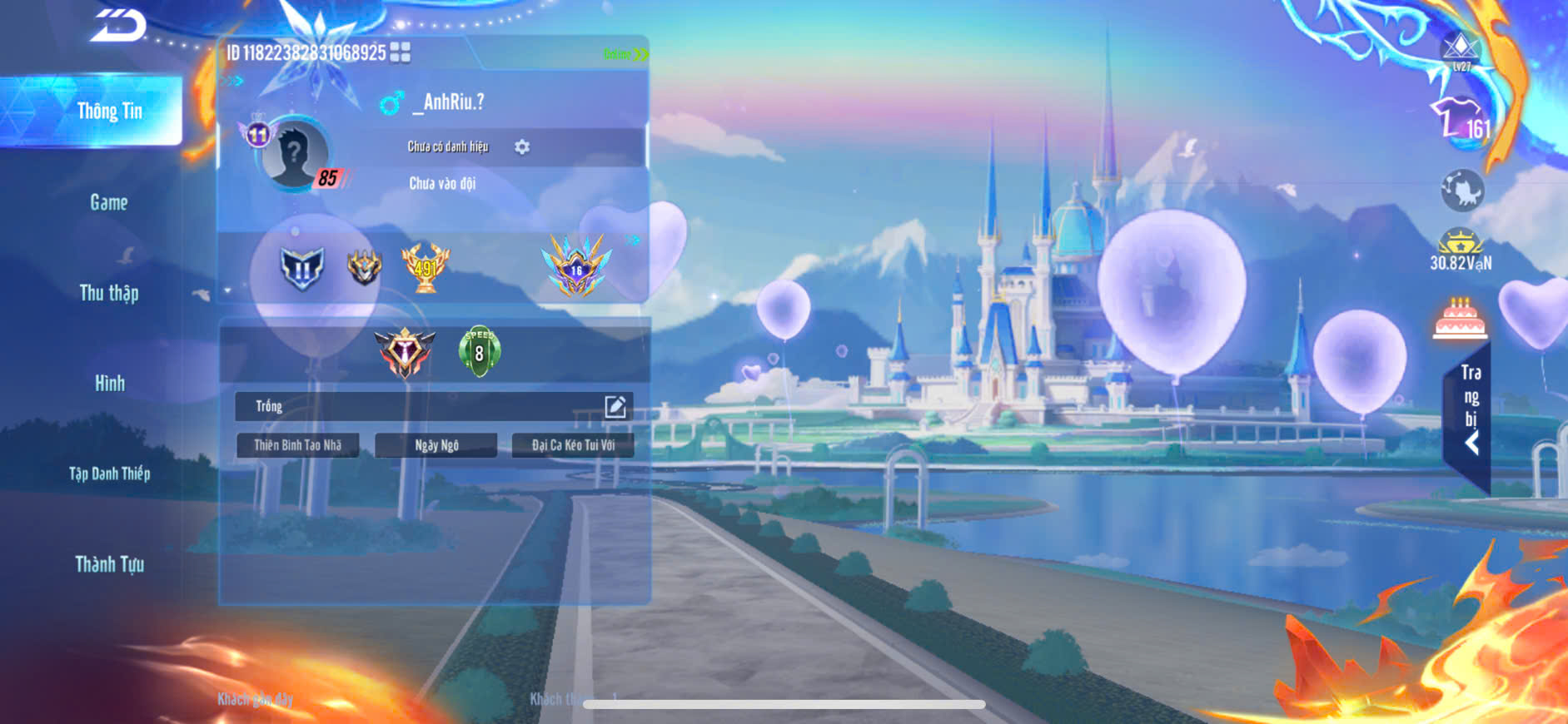The width and height of the screenshot is (1568, 724).
Task: Open the Tập Danh Thiếp tab
Action: [109, 474]
